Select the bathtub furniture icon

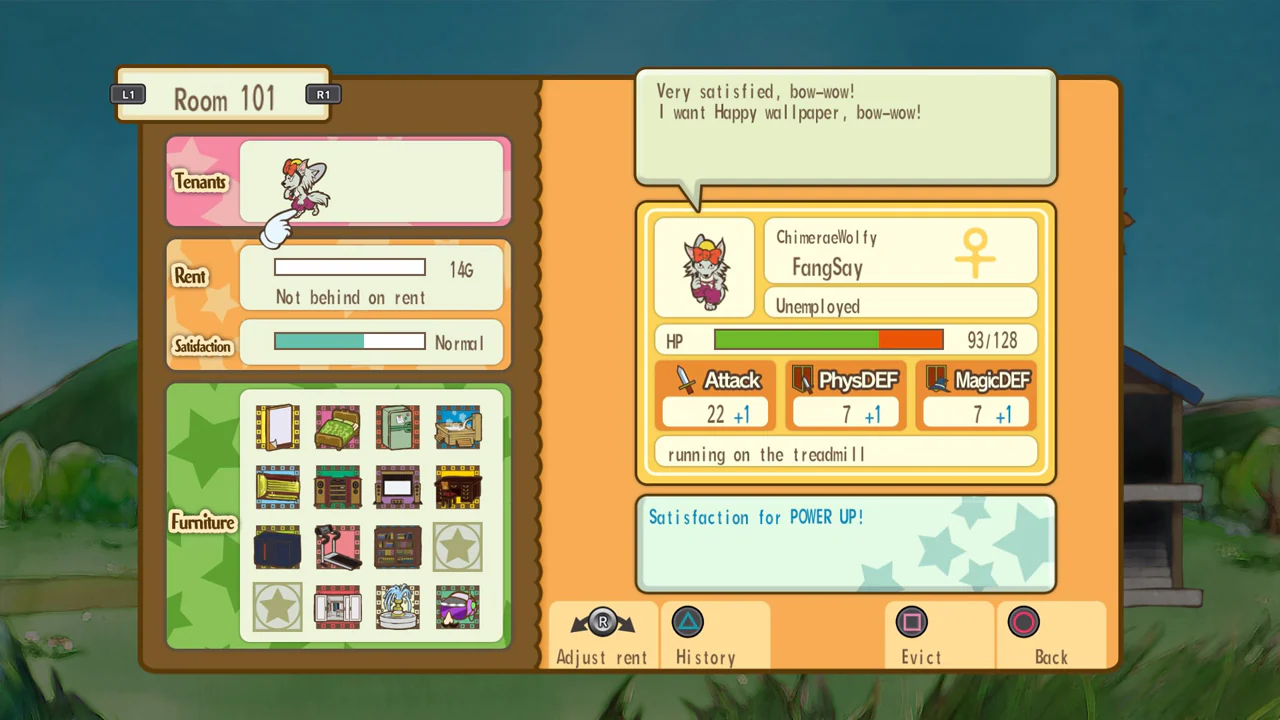coord(457,427)
